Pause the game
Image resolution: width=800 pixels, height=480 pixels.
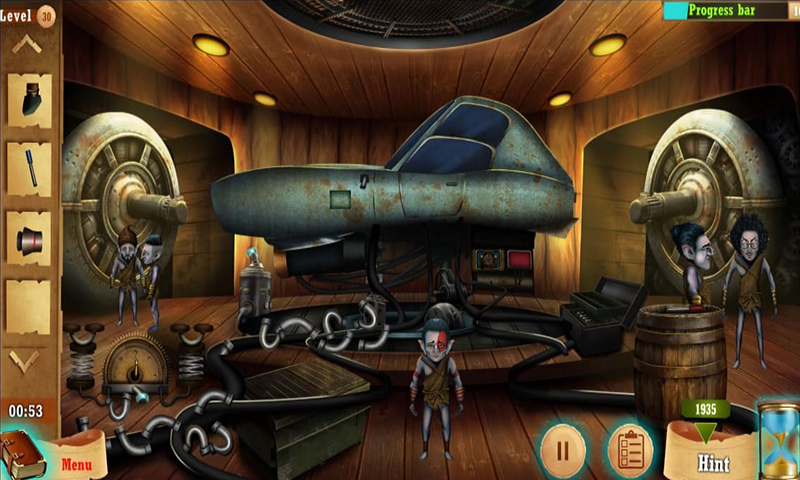point(562,449)
